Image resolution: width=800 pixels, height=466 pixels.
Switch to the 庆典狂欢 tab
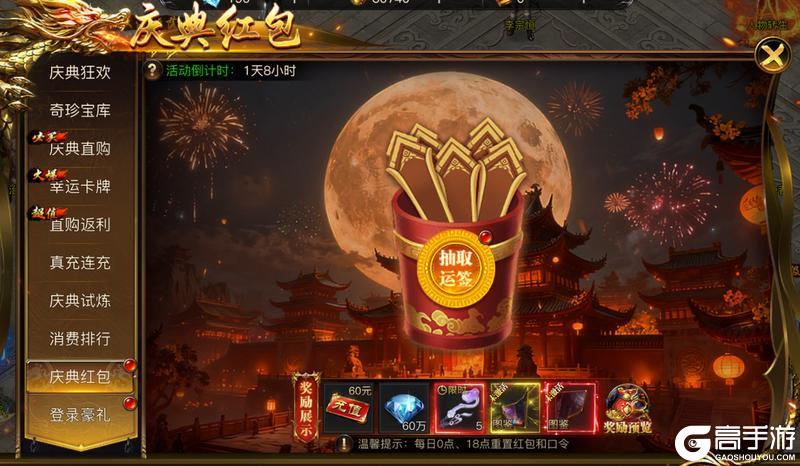(80, 72)
